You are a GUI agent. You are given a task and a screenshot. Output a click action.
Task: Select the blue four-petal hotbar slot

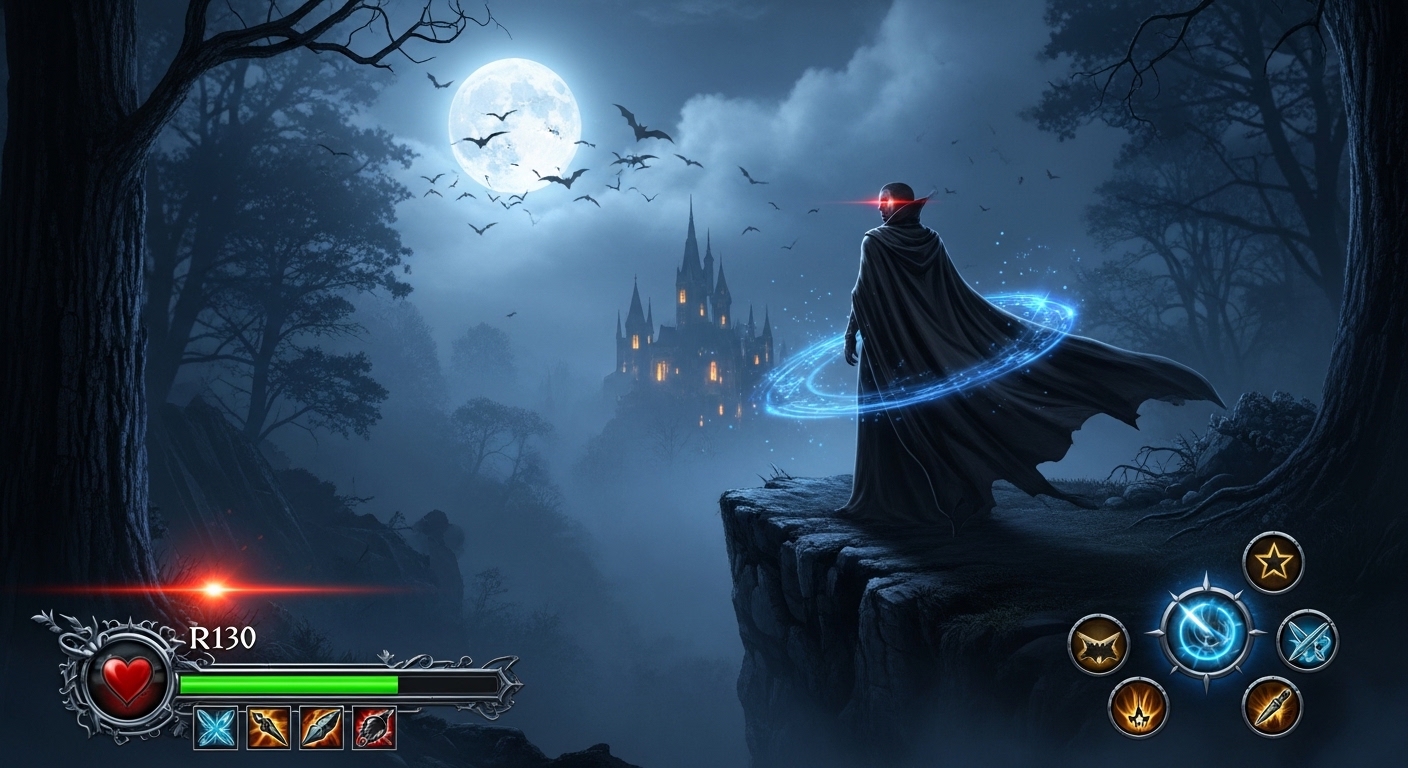click(216, 727)
